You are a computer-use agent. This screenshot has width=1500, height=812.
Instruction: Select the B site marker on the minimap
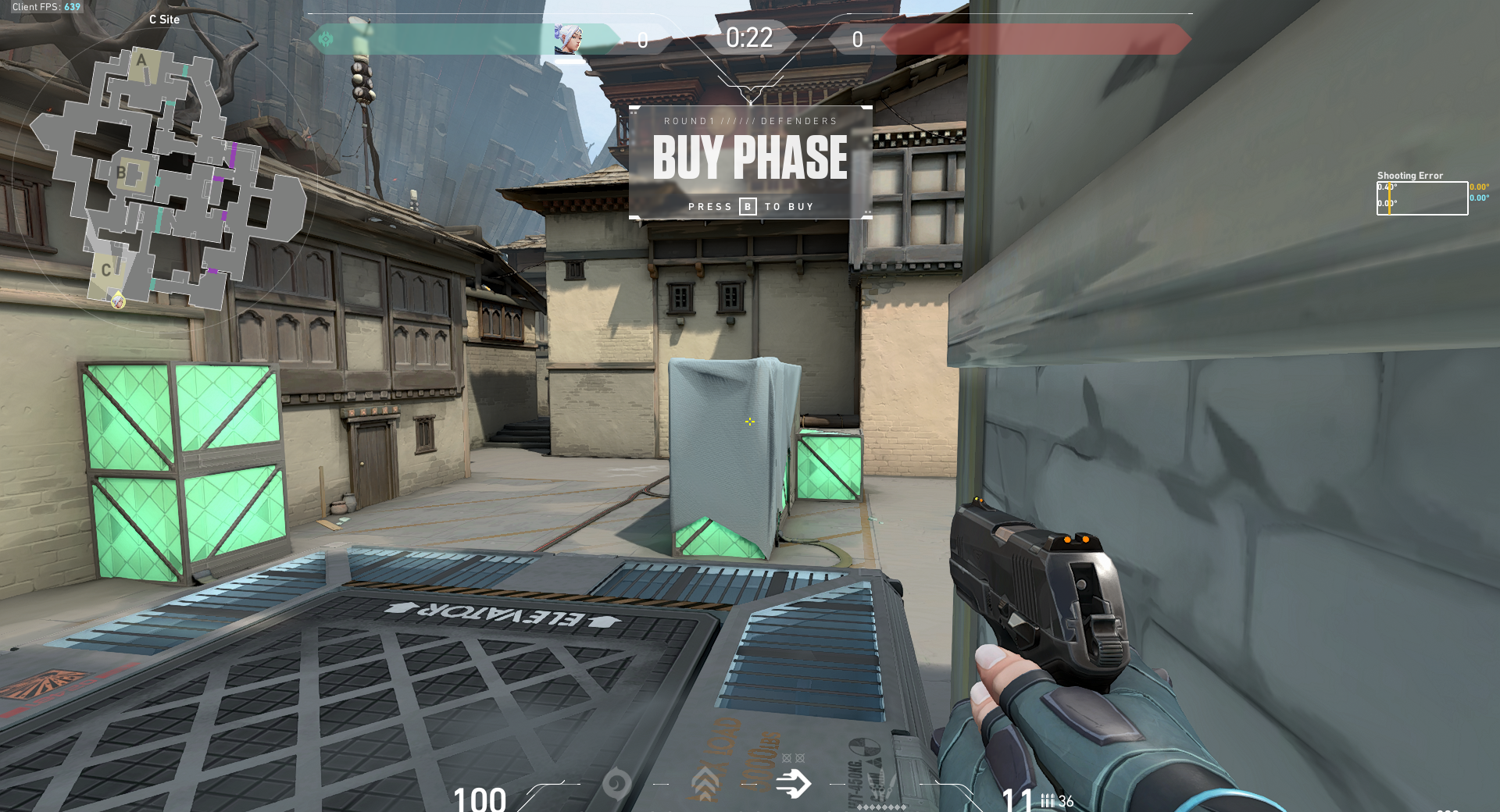coord(122,170)
